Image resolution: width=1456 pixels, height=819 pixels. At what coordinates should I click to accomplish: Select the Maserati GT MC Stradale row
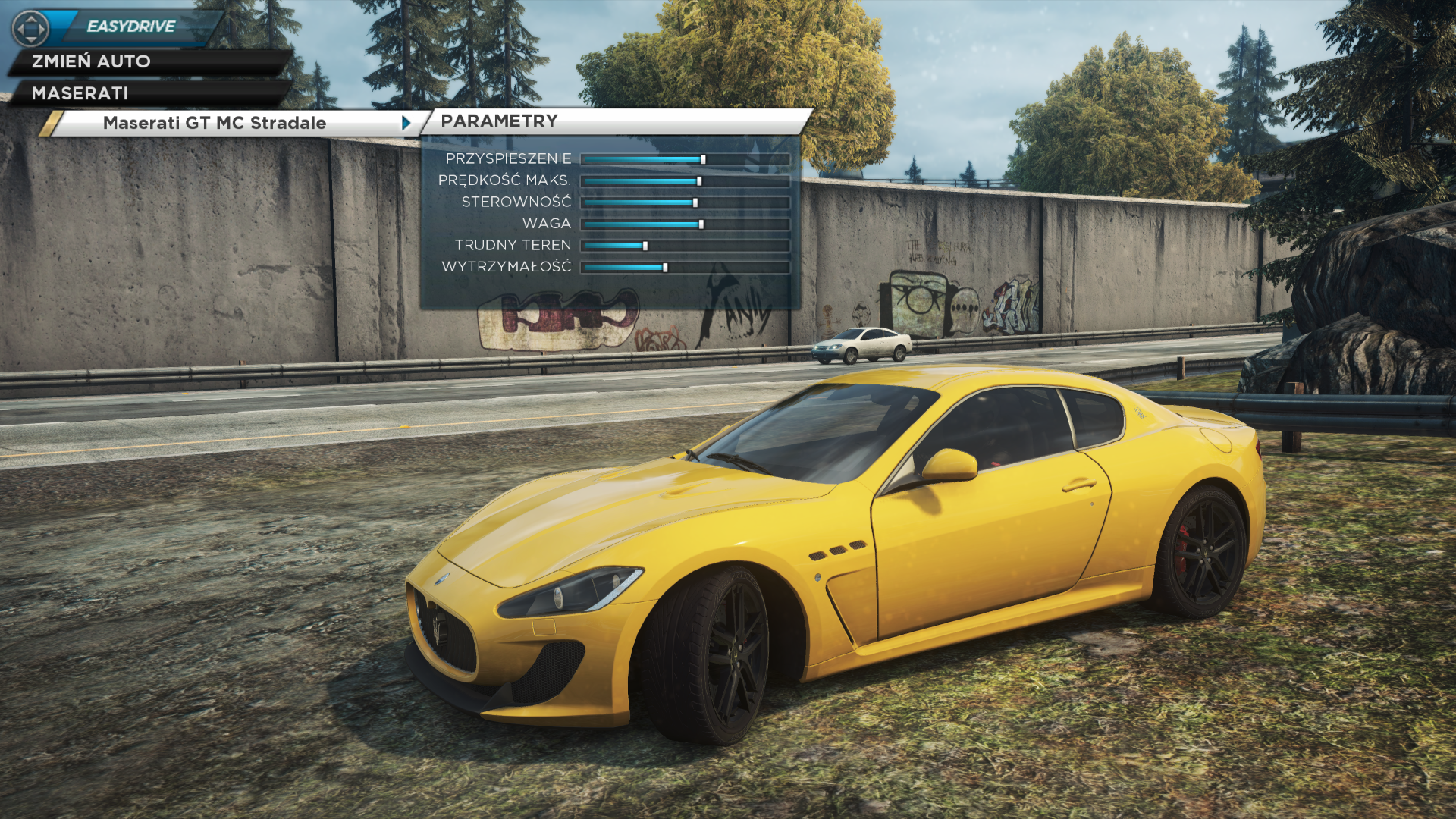[x=215, y=123]
